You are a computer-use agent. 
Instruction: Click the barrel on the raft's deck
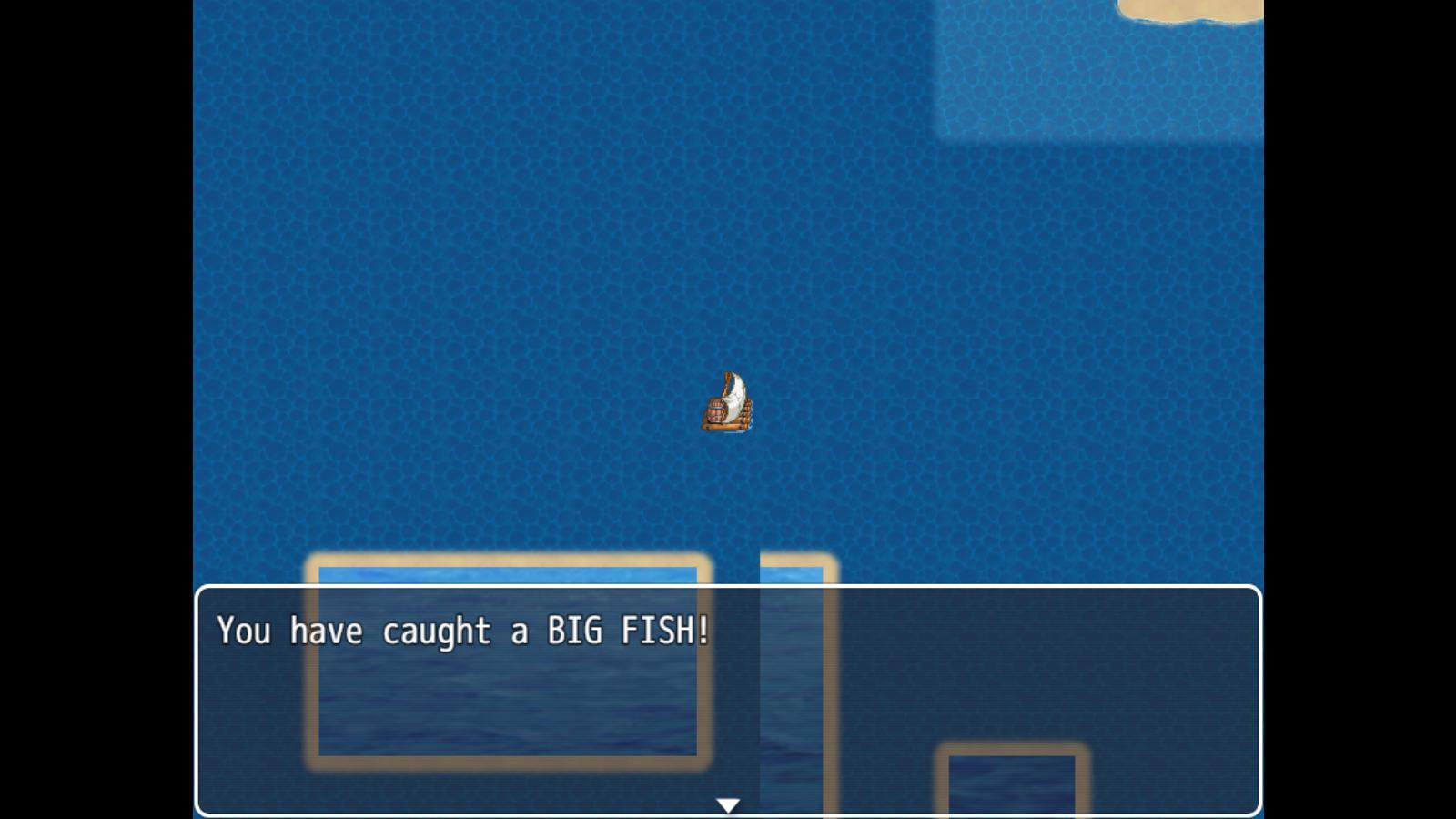[717, 411]
